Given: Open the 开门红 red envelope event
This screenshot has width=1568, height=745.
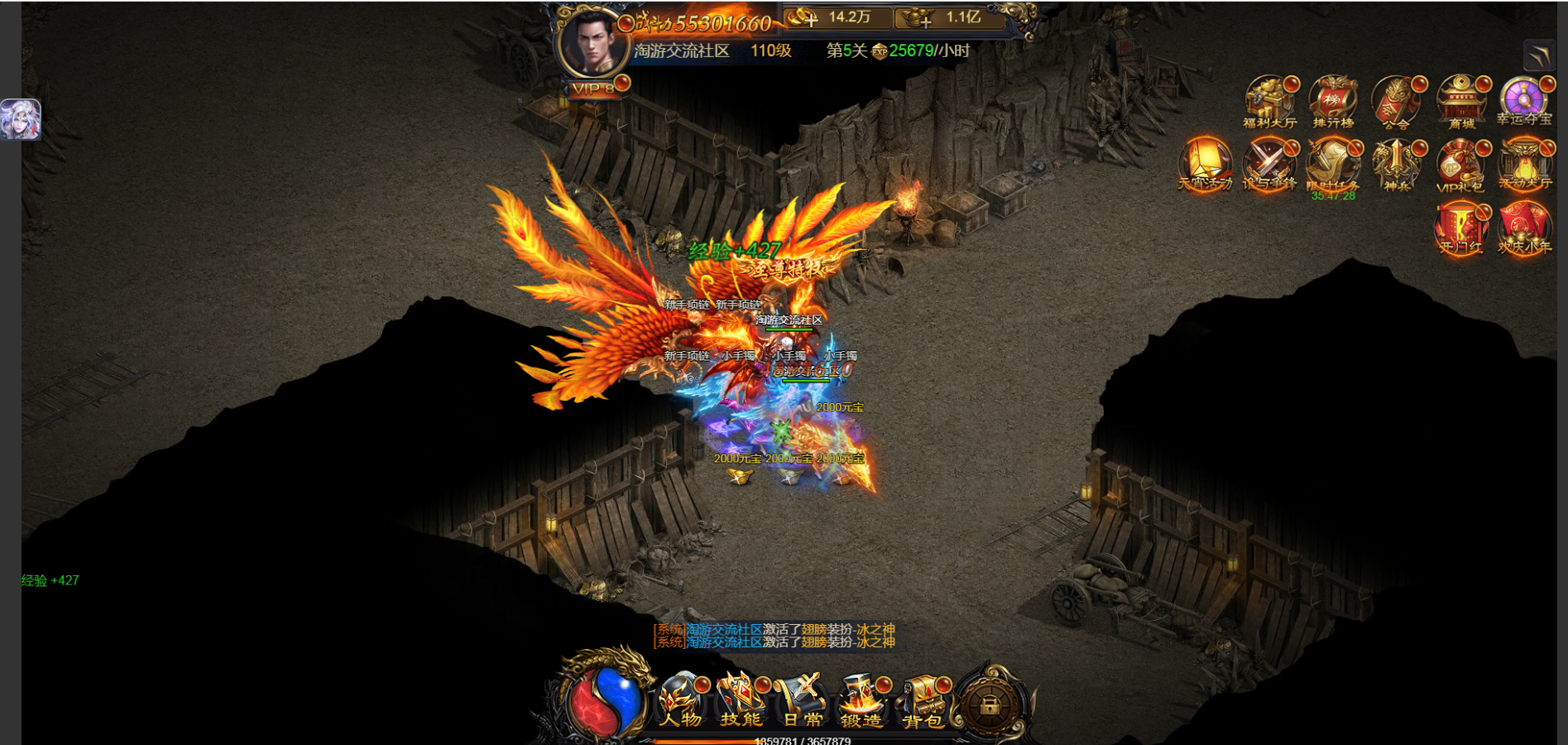Looking at the screenshot, I should 1460,227.
